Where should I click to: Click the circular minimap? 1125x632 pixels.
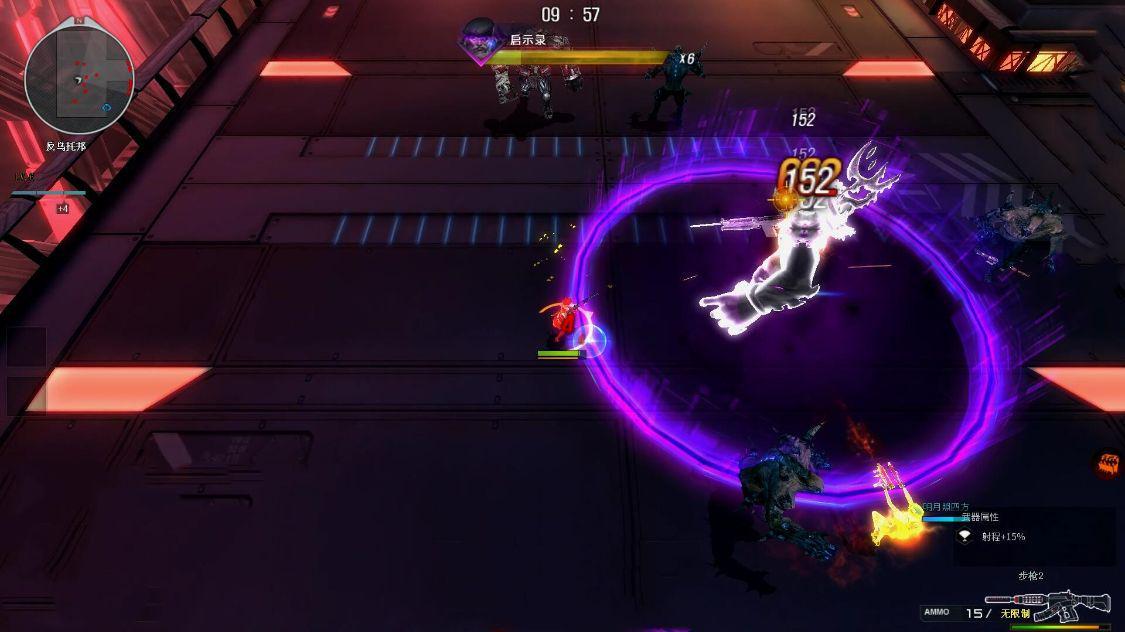[79, 78]
